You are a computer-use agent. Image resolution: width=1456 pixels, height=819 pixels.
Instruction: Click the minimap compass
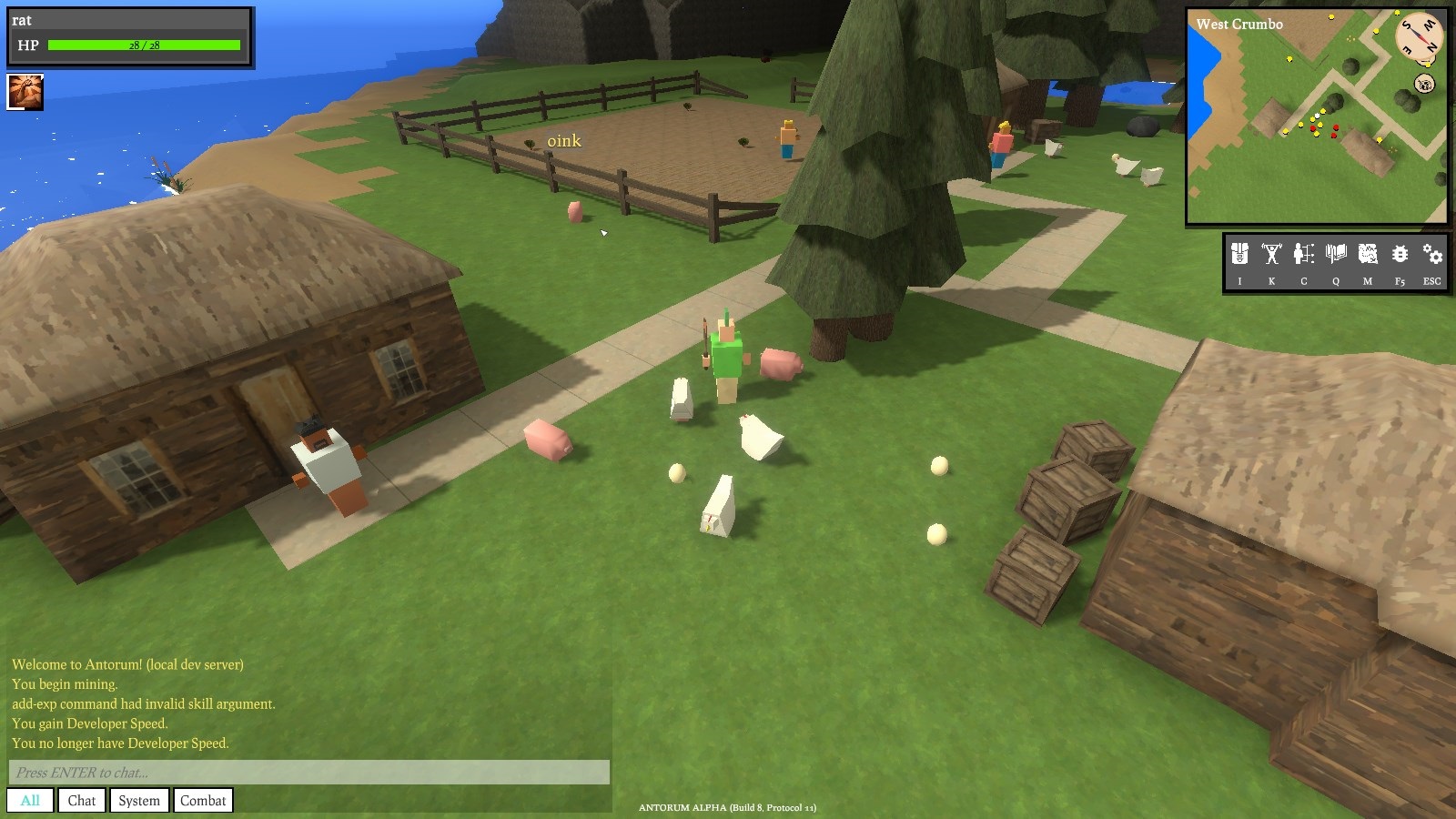coord(1420,36)
